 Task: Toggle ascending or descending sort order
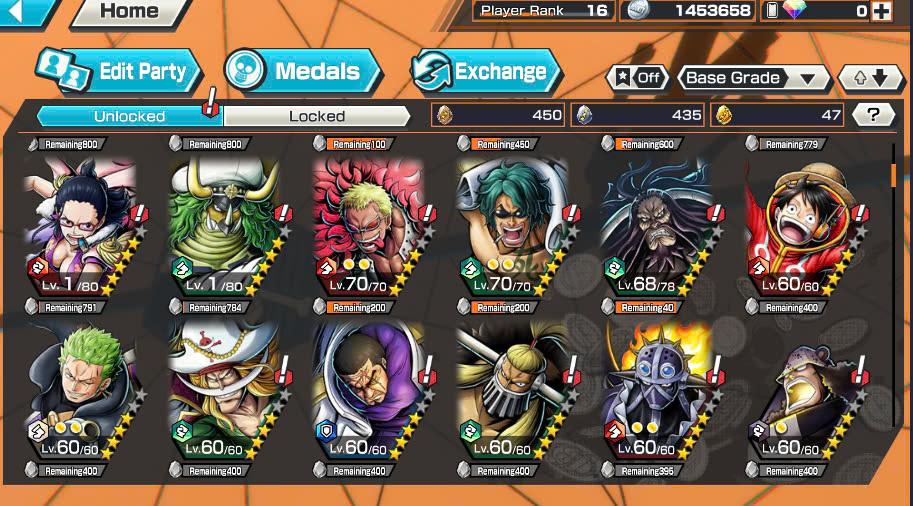863,78
